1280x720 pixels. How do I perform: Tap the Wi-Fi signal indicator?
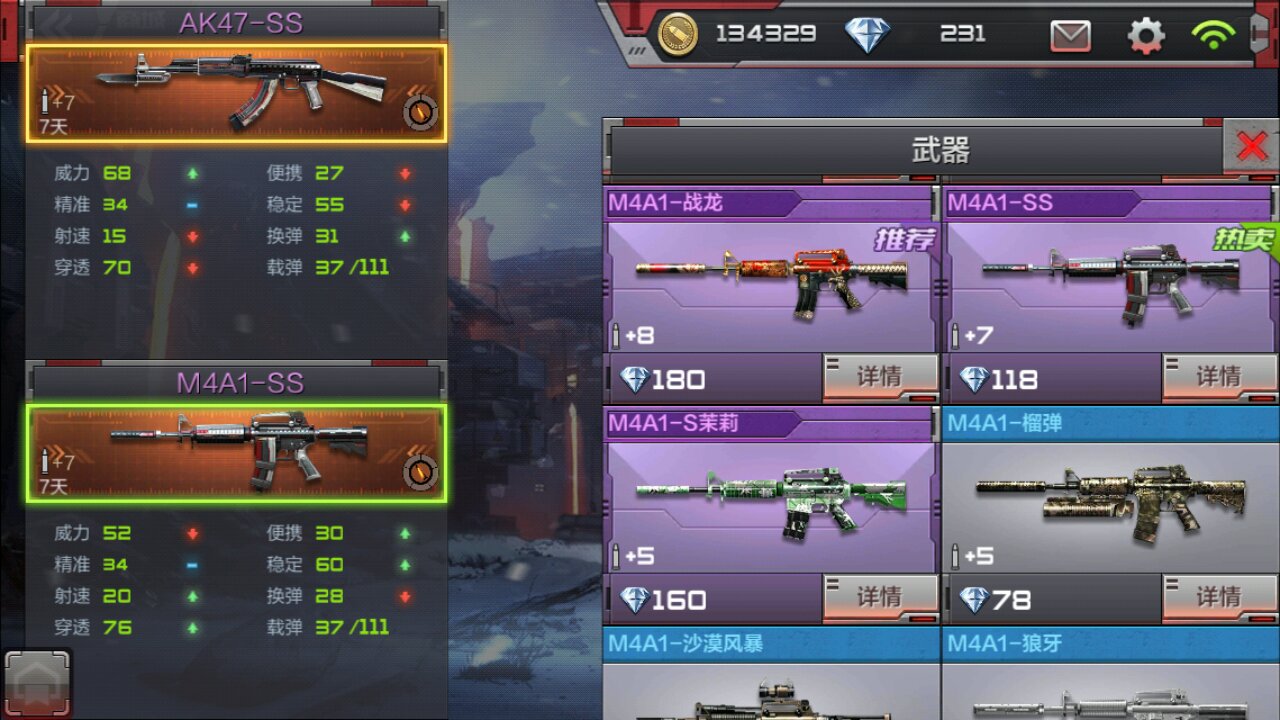click(x=1213, y=36)
